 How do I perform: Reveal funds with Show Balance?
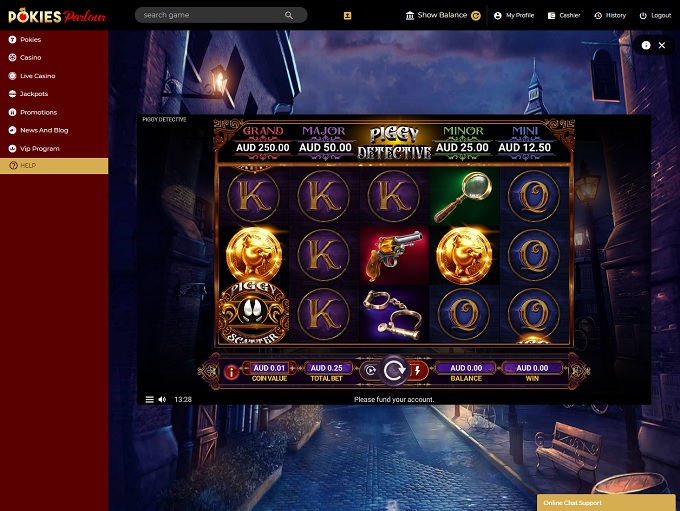pos(442,16)
